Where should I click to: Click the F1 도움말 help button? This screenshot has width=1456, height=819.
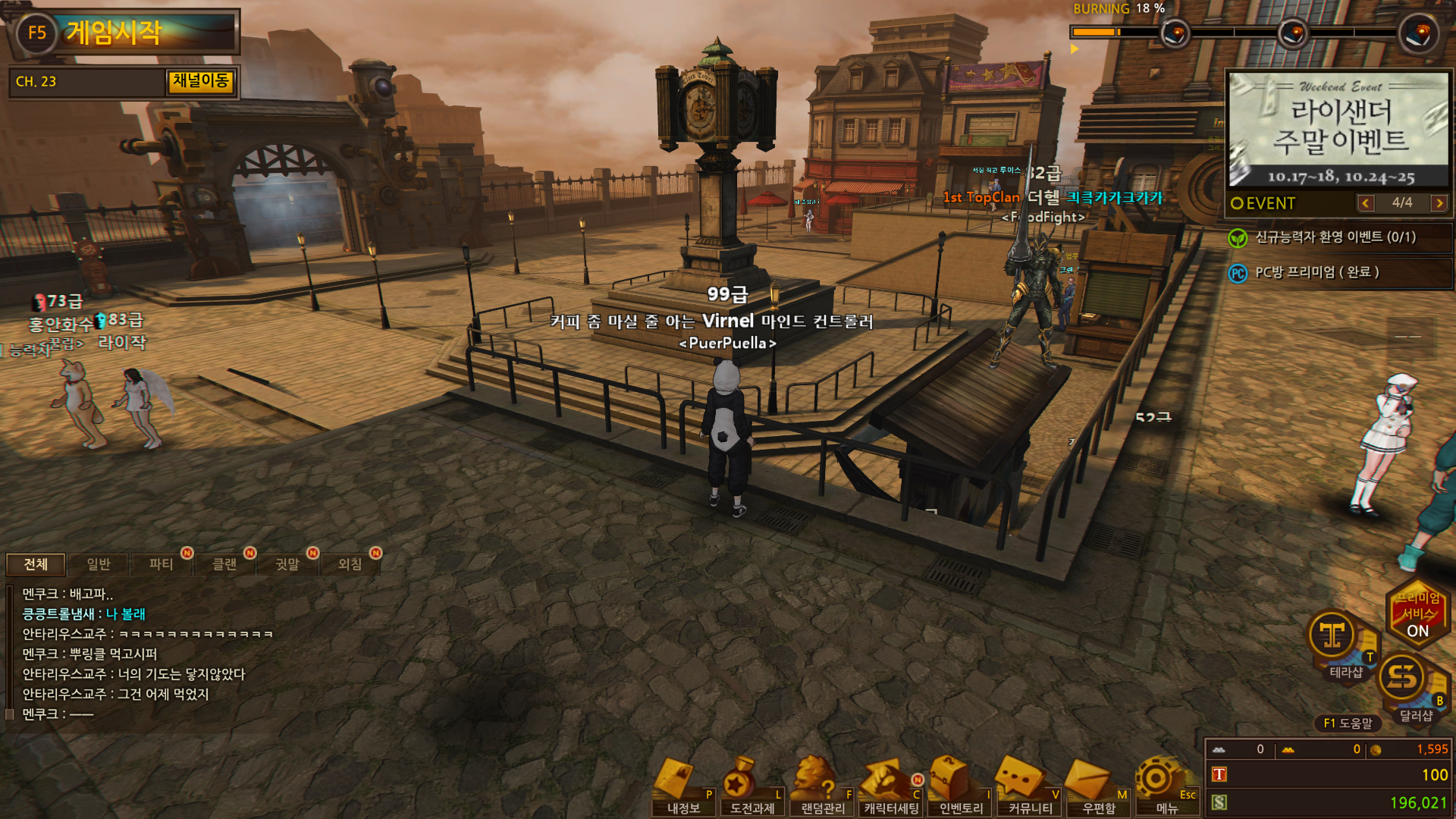(1348, 723)
